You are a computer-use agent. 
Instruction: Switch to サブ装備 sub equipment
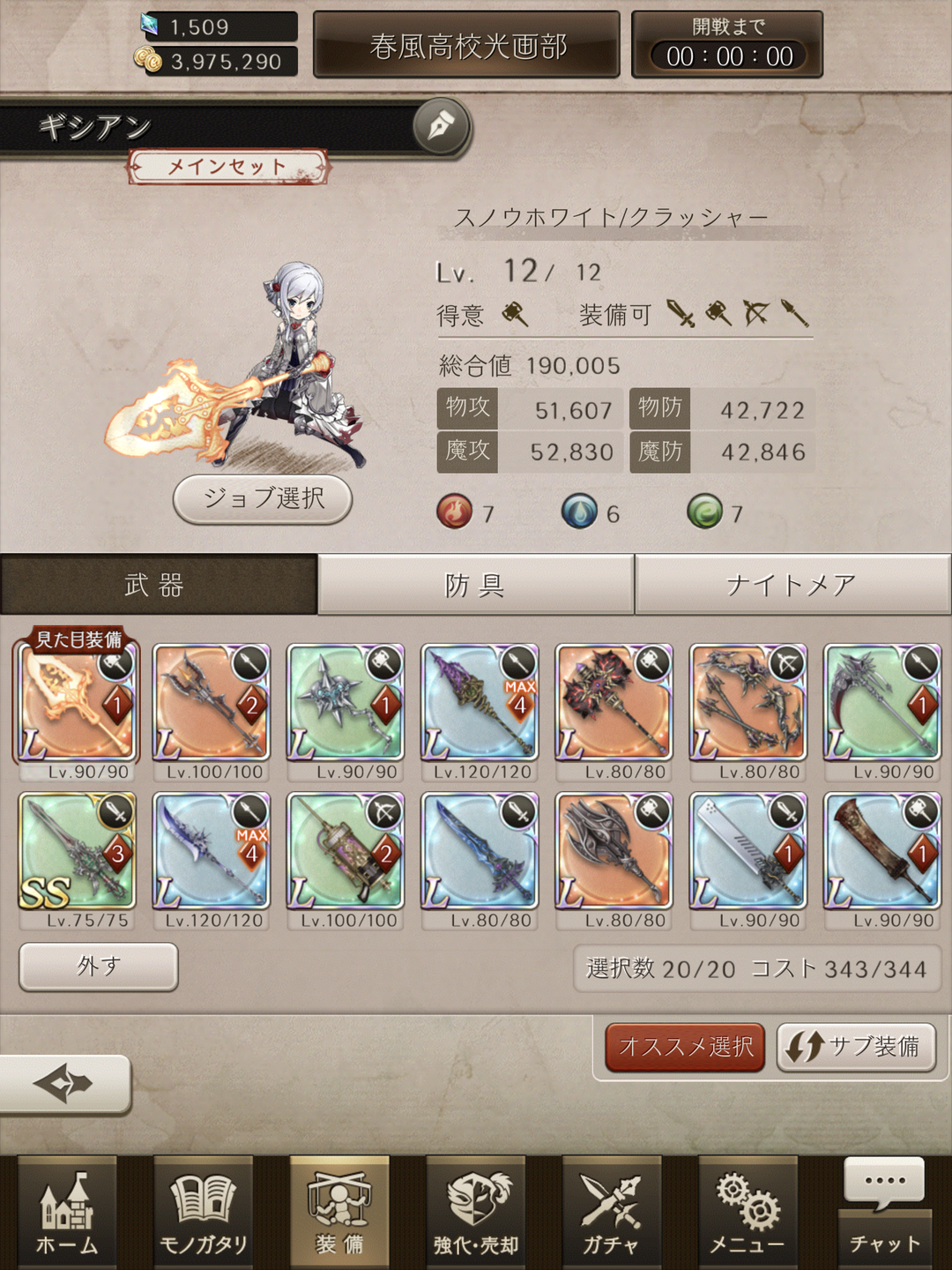855,1047
